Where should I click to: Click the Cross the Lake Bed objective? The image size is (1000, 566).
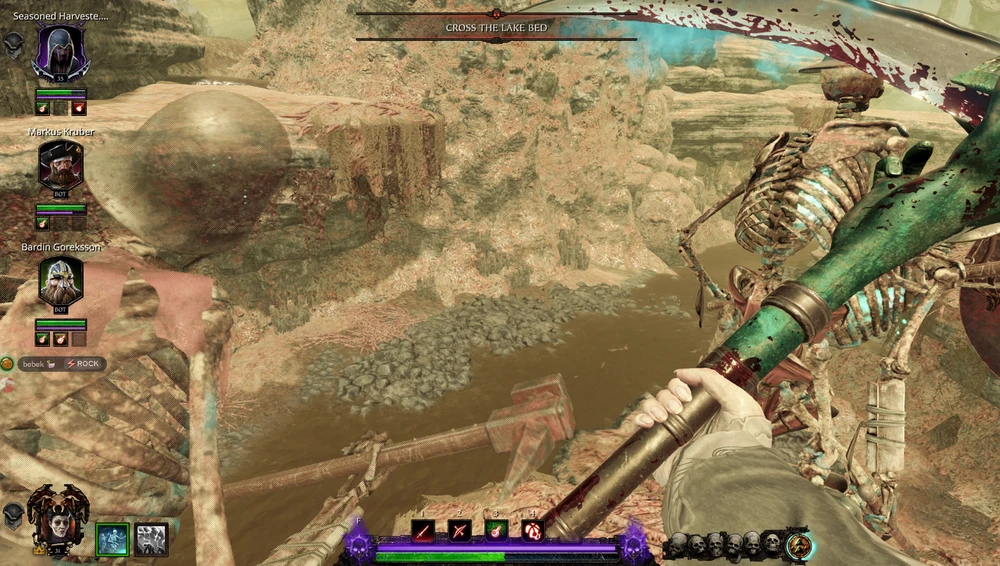pyautogui.click(x=496, y=28)
